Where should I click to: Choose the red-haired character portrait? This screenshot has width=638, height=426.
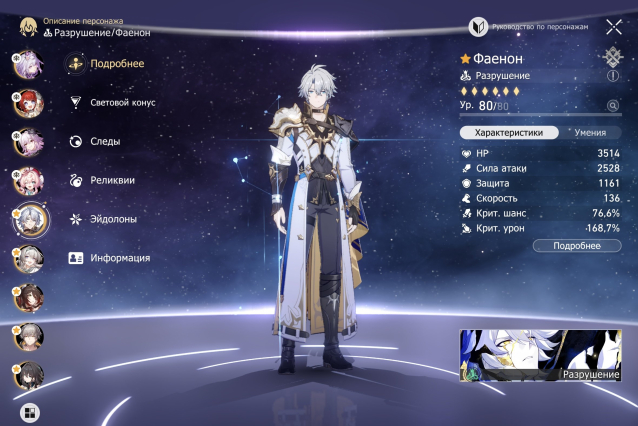click(x=27, y=103)
